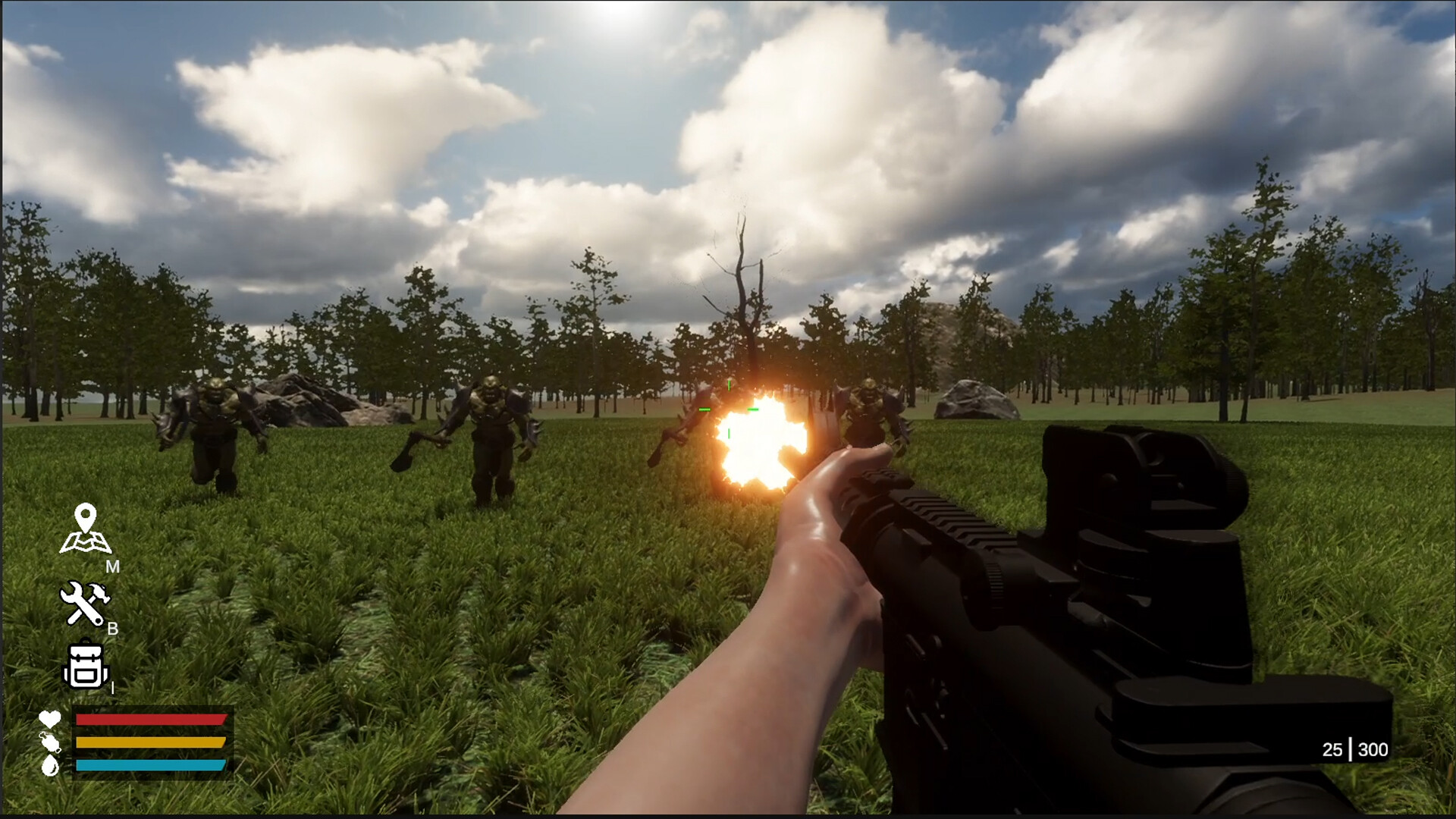
Task: Toggle the map via the M keybind label
Action: click(114, 565)
